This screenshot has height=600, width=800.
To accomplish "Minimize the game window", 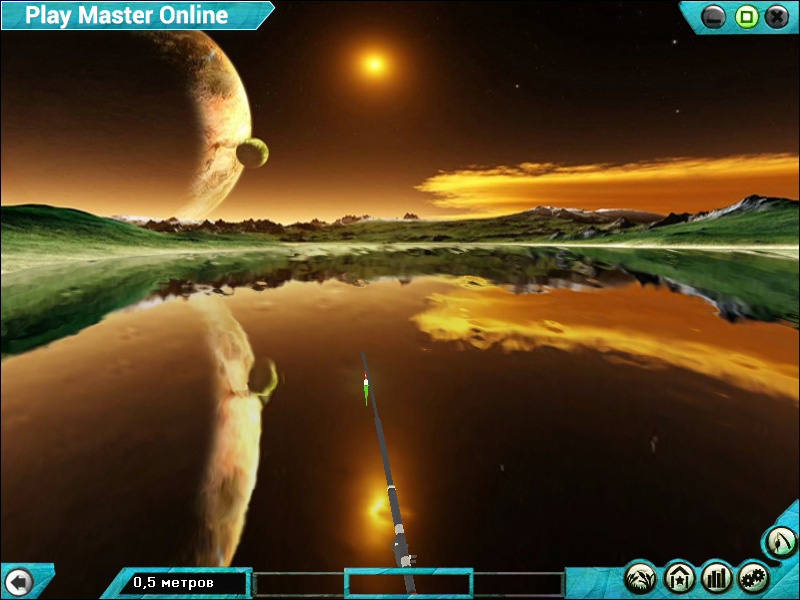I will pos(714,16).
